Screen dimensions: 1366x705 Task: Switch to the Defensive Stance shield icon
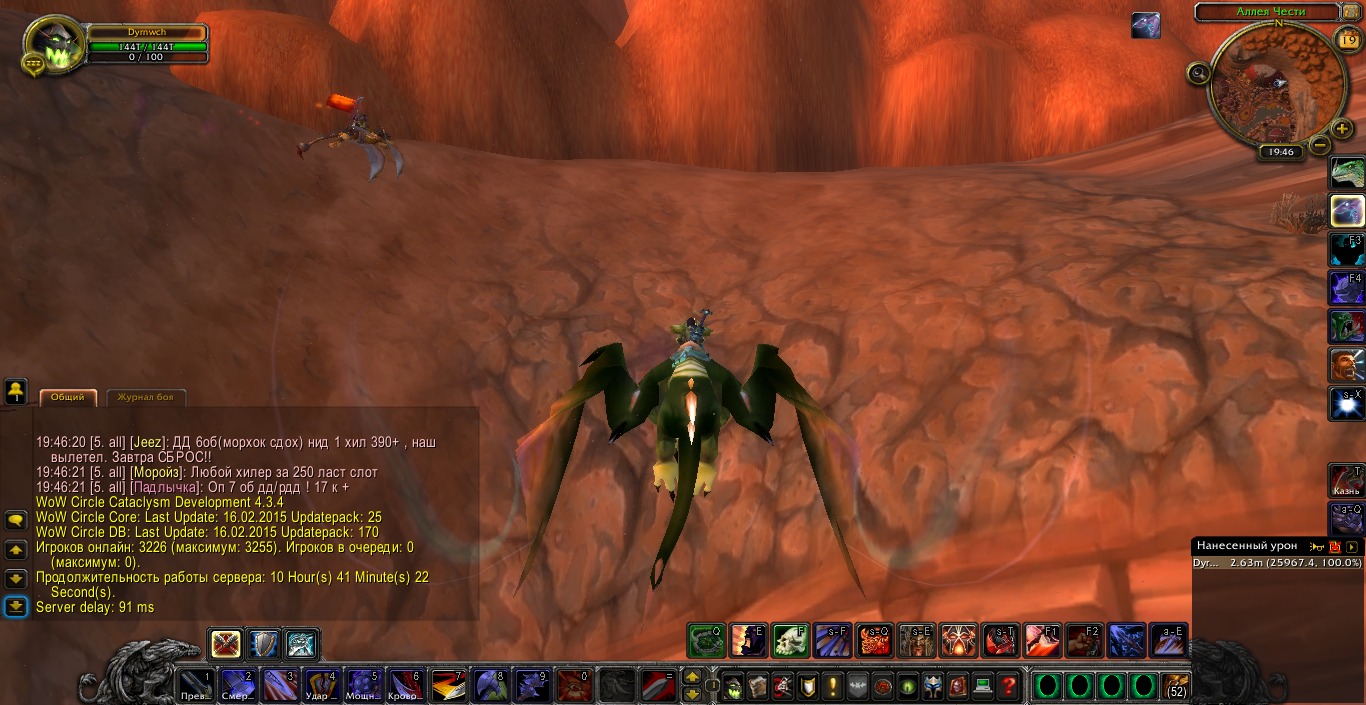263,644
